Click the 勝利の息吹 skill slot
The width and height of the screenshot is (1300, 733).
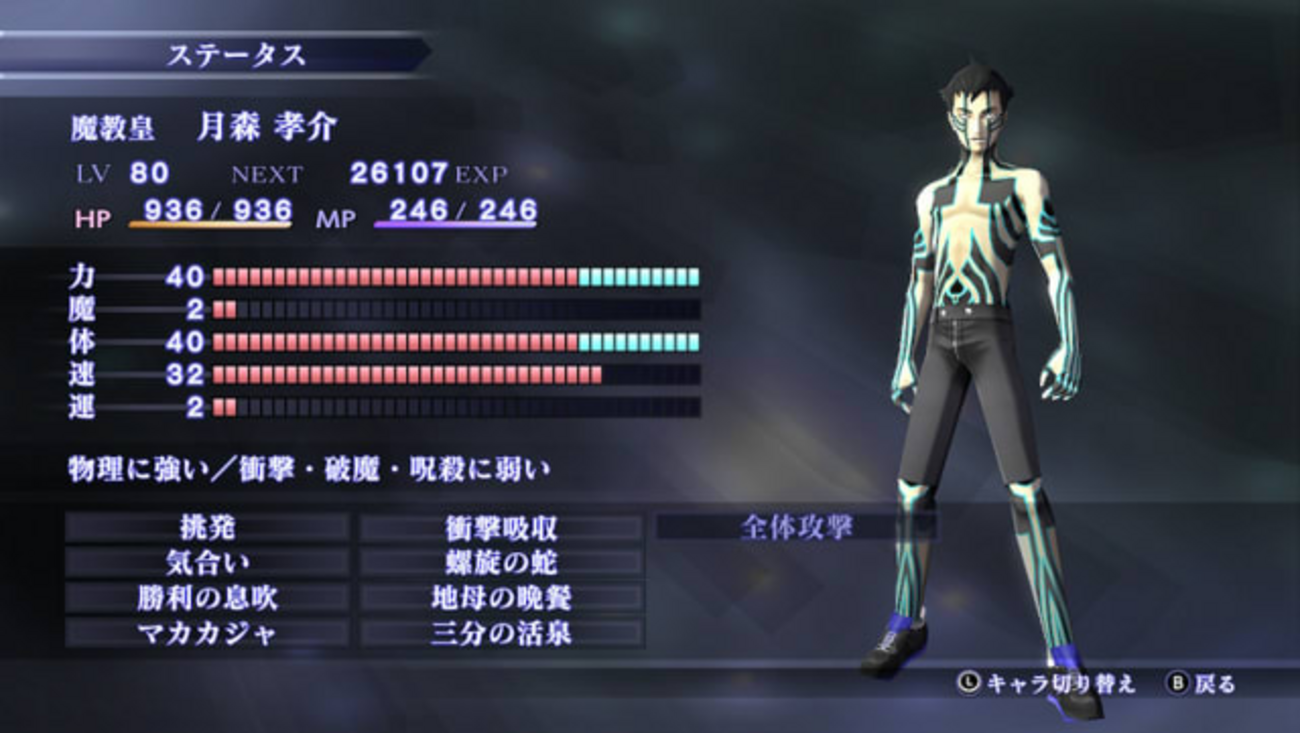(207, 598)
